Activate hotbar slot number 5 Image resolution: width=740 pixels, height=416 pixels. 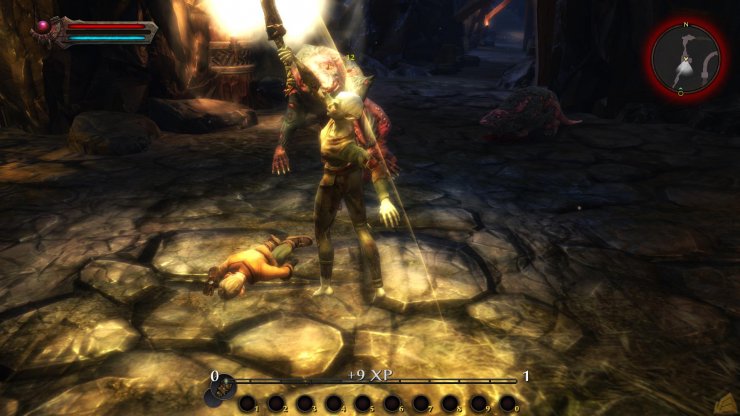tap(363, 403)
